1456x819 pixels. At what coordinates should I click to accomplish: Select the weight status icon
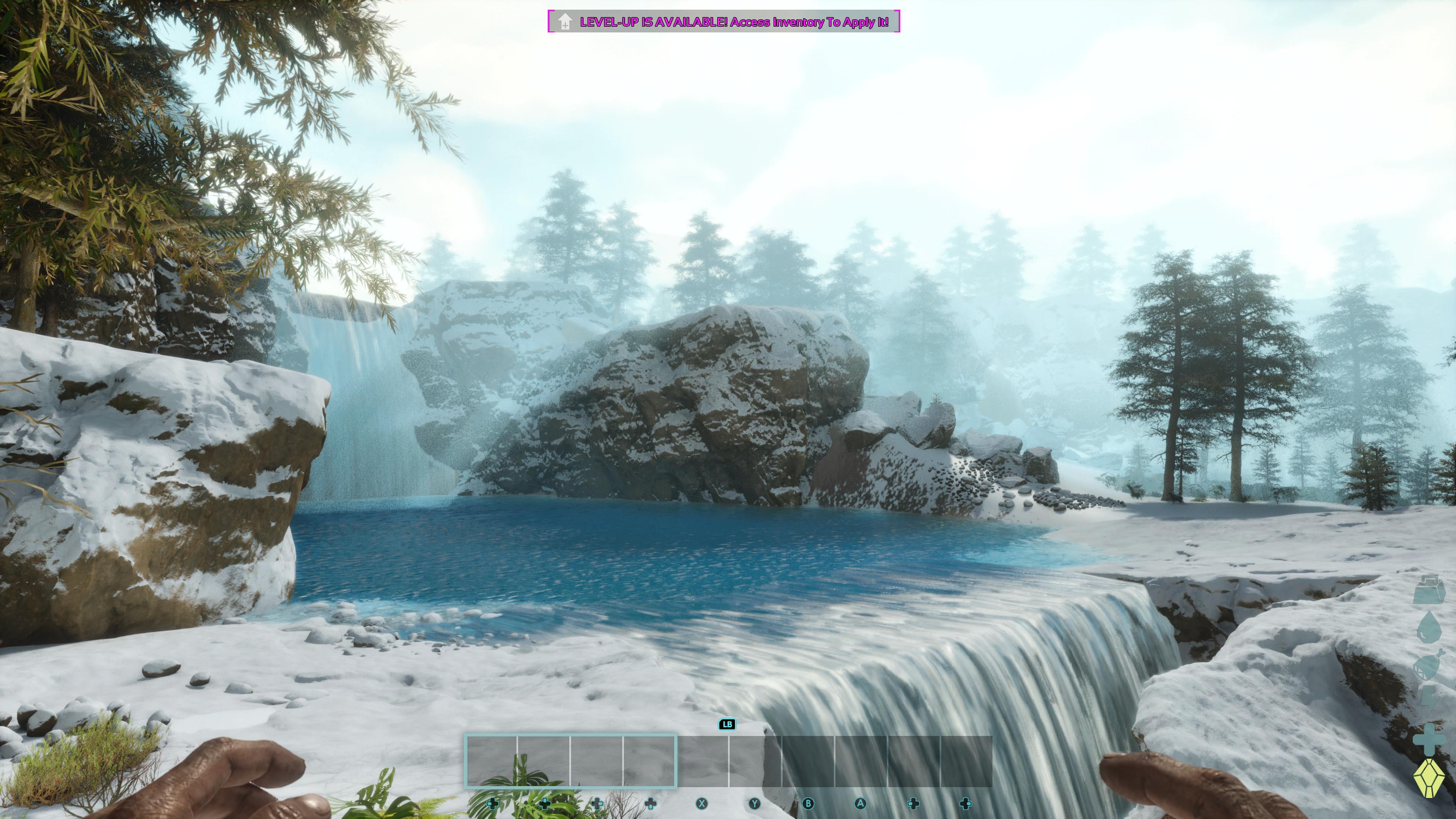(x=1429, y=590)
